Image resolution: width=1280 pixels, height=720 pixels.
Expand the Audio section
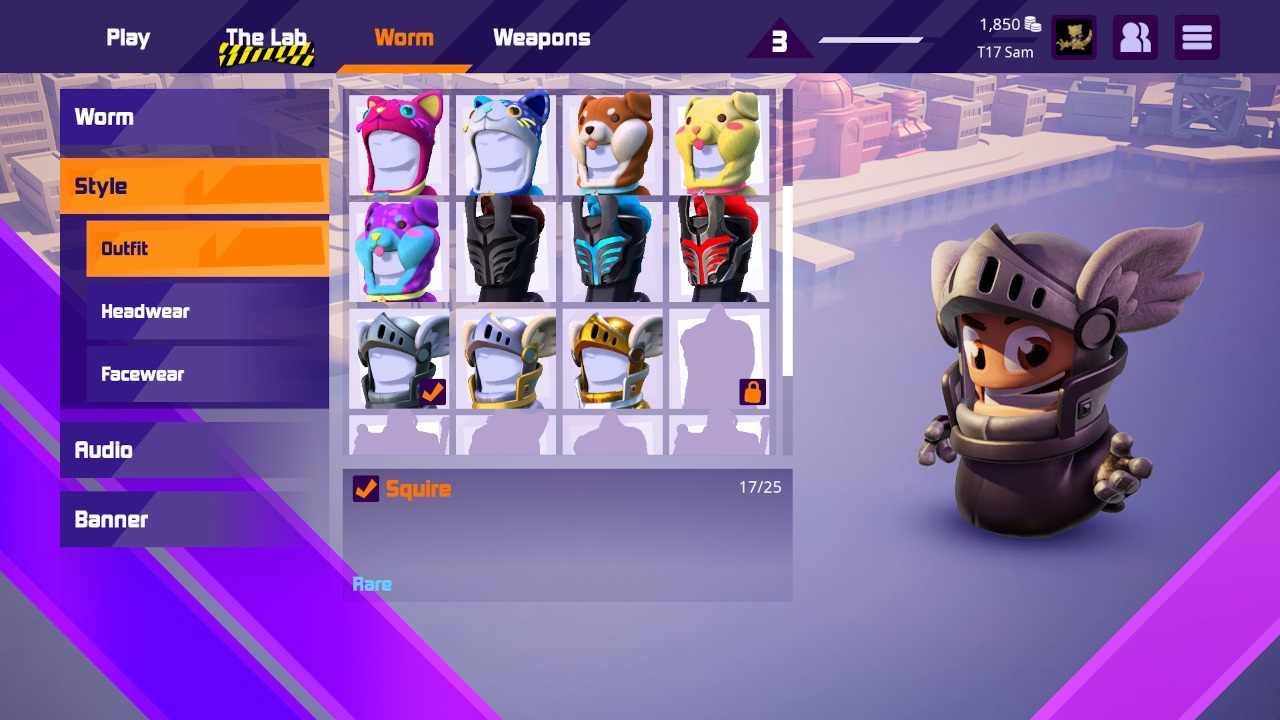pos(193,450)
